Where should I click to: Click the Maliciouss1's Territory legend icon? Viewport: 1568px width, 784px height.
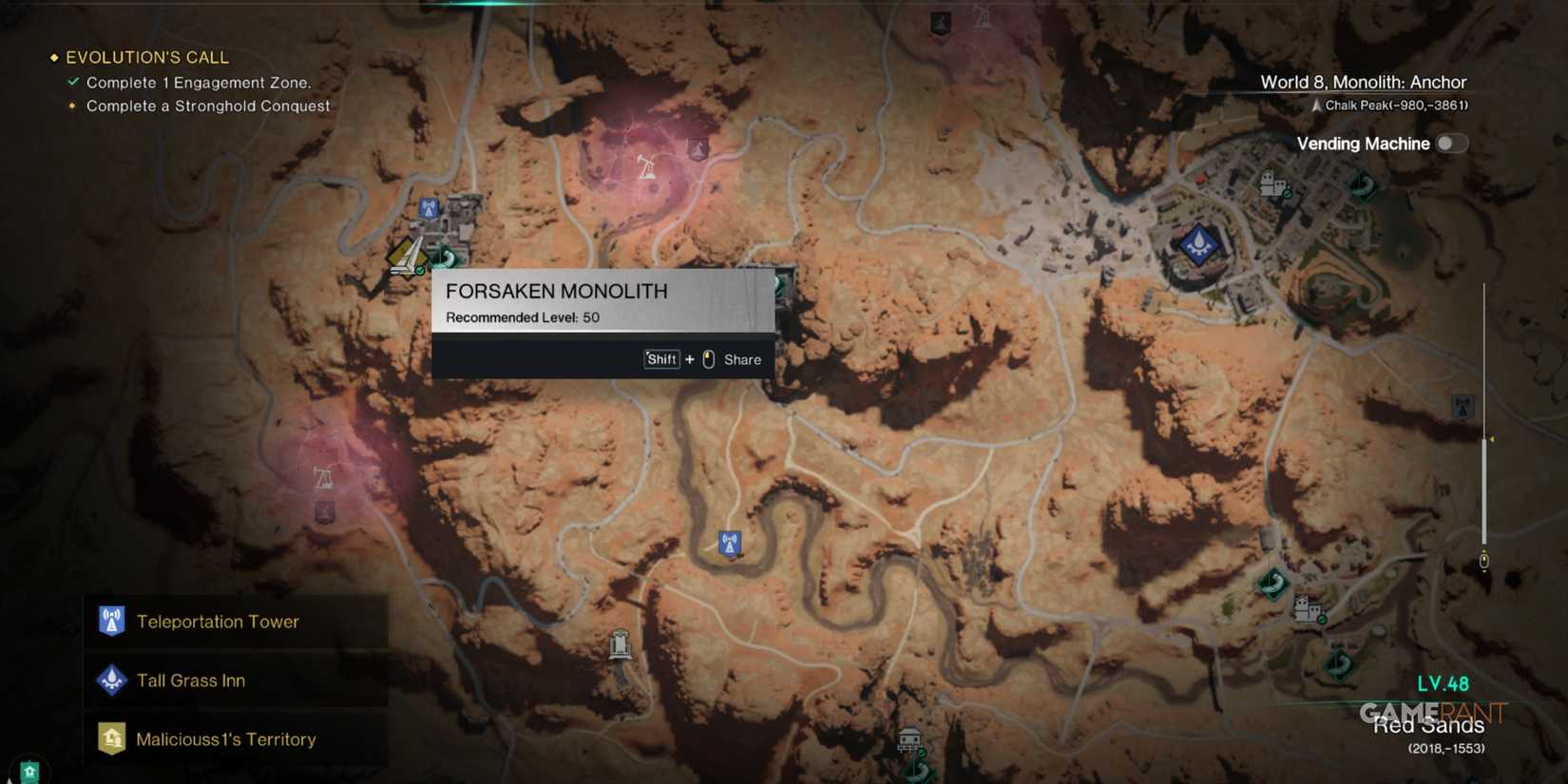(112, 738)
